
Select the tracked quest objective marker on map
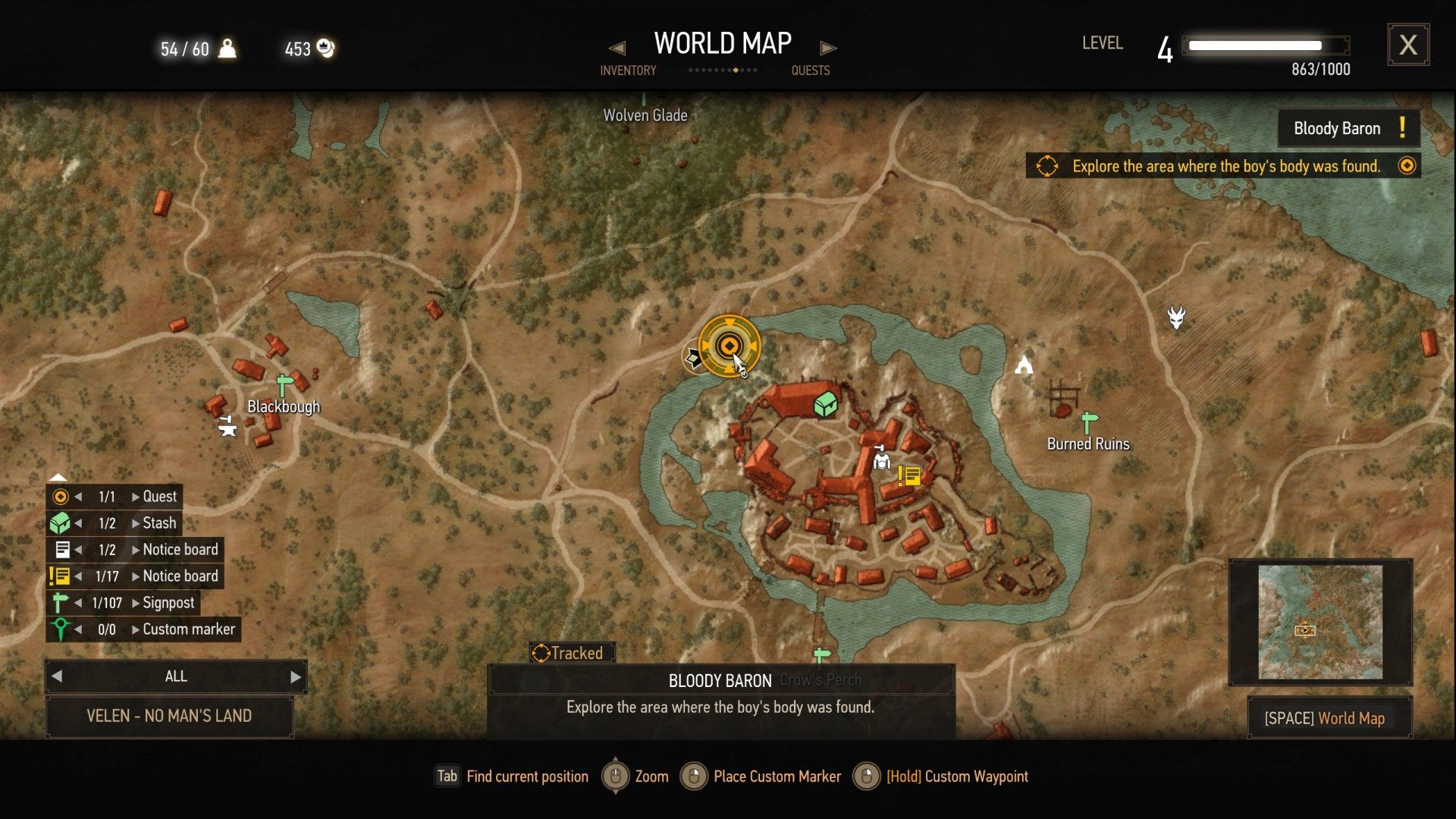(729, 346)
